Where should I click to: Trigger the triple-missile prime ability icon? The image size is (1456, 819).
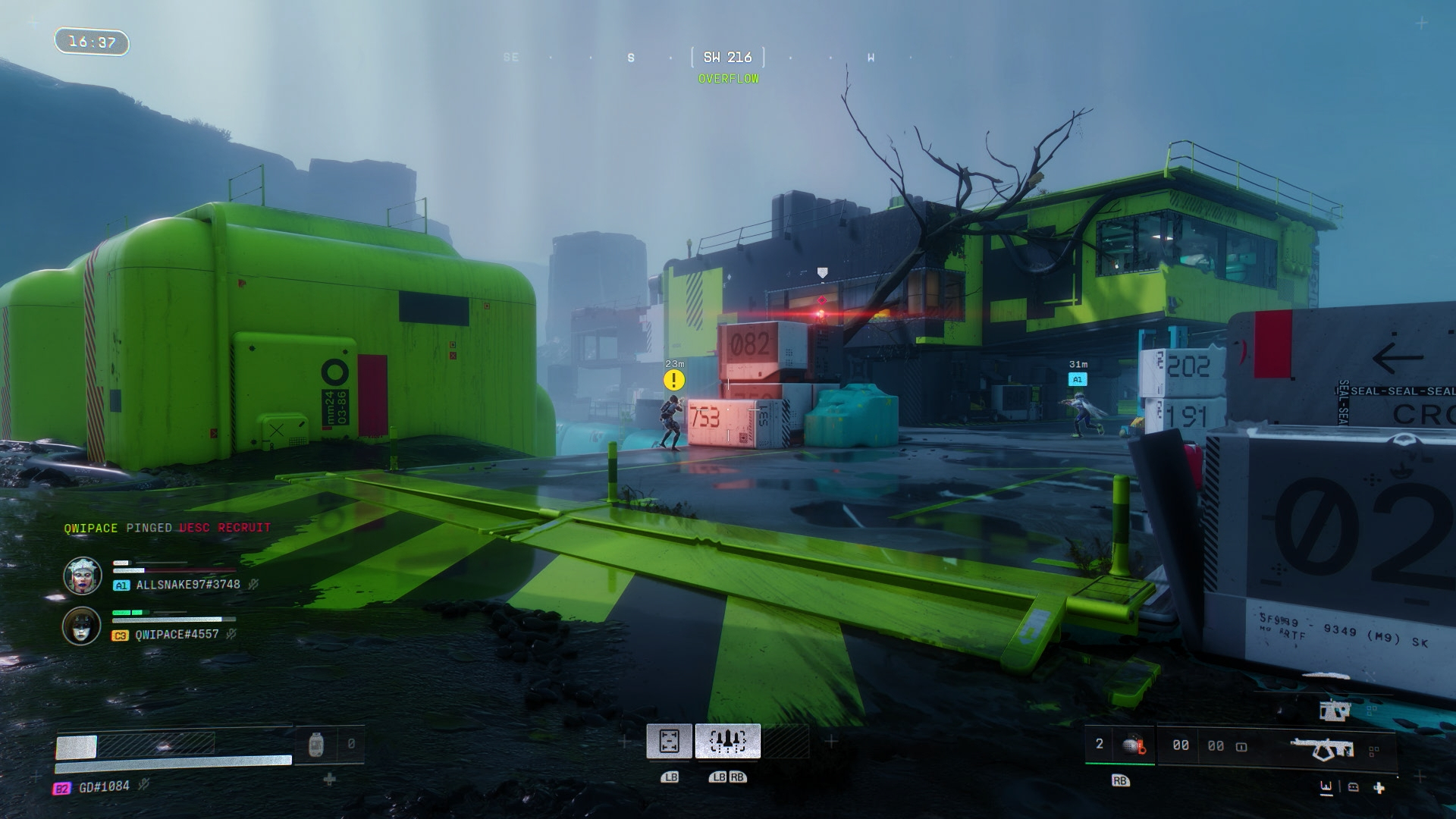(x=727, y=741)
